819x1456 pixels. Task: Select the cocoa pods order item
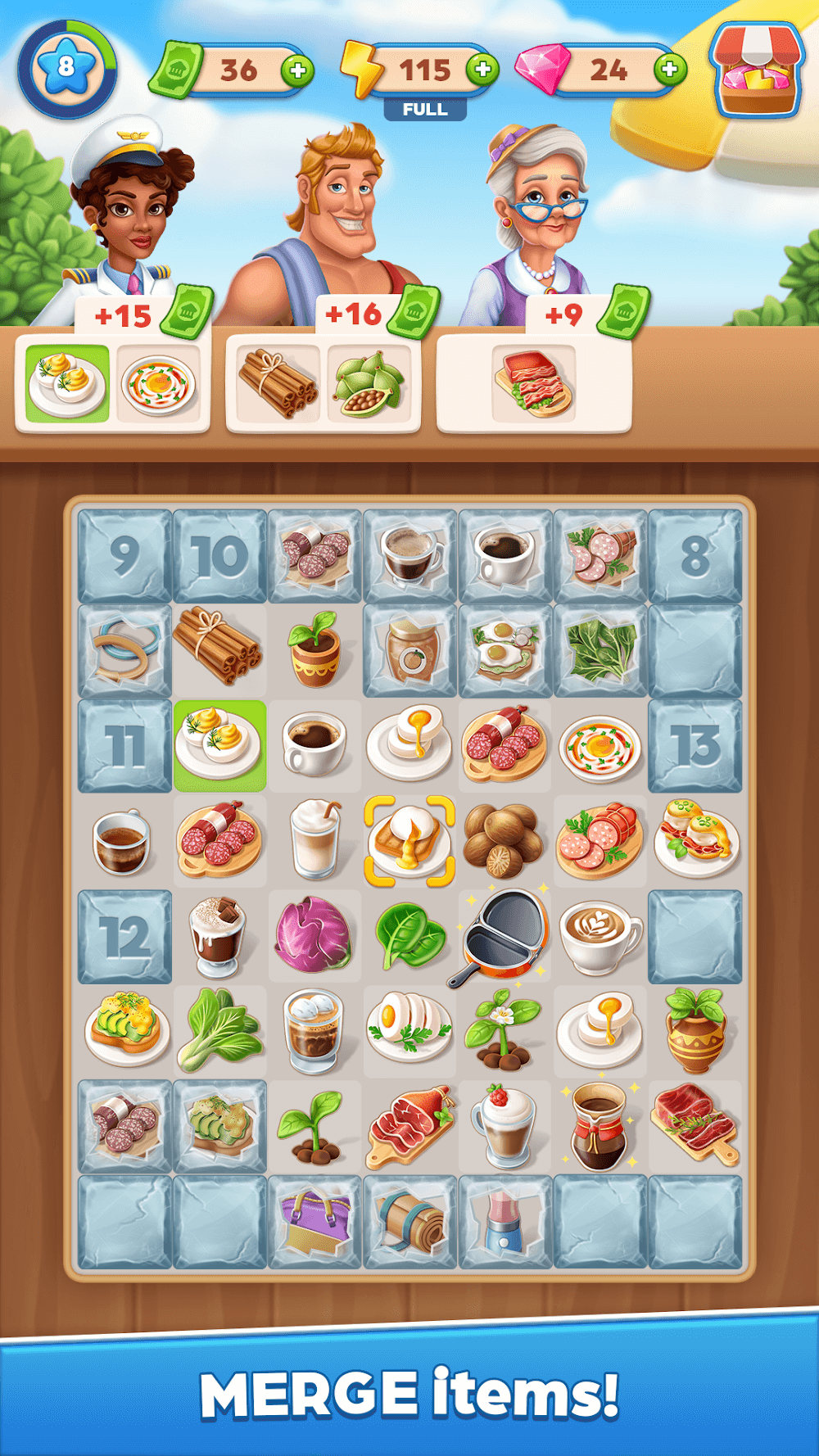coord(369,382)
